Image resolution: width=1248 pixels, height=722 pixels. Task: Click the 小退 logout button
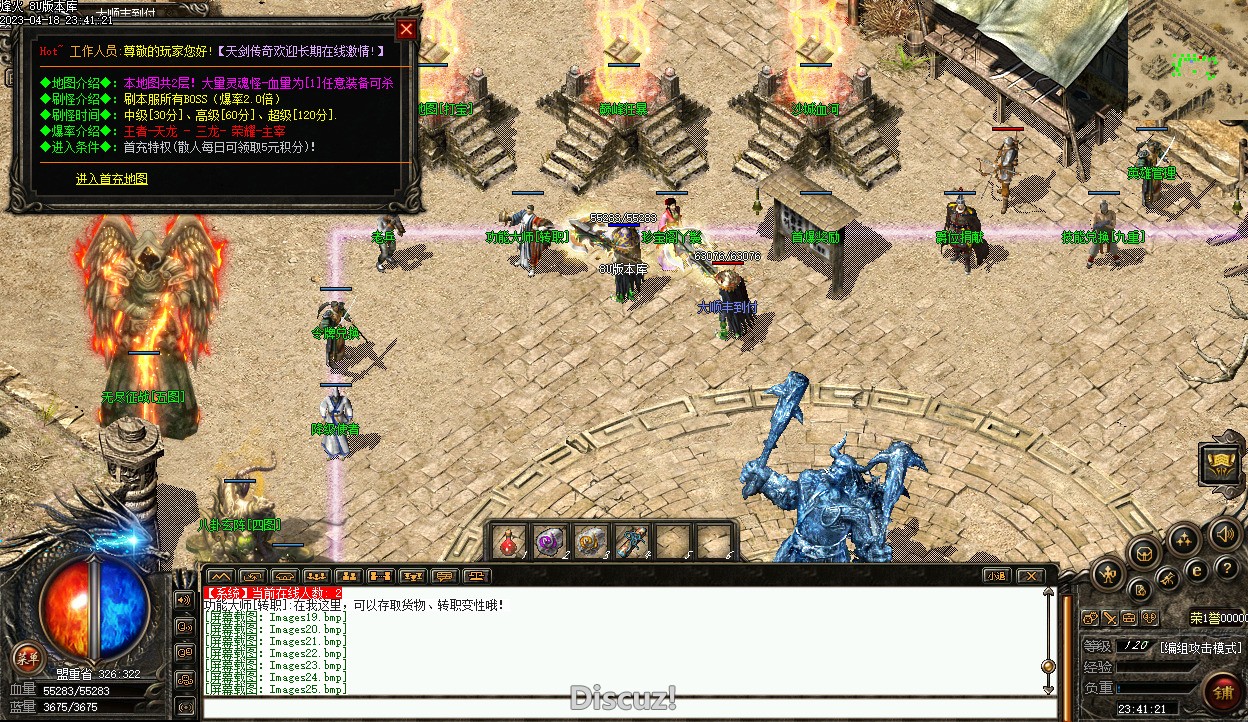pyautogui.click(x=996, y=576)
